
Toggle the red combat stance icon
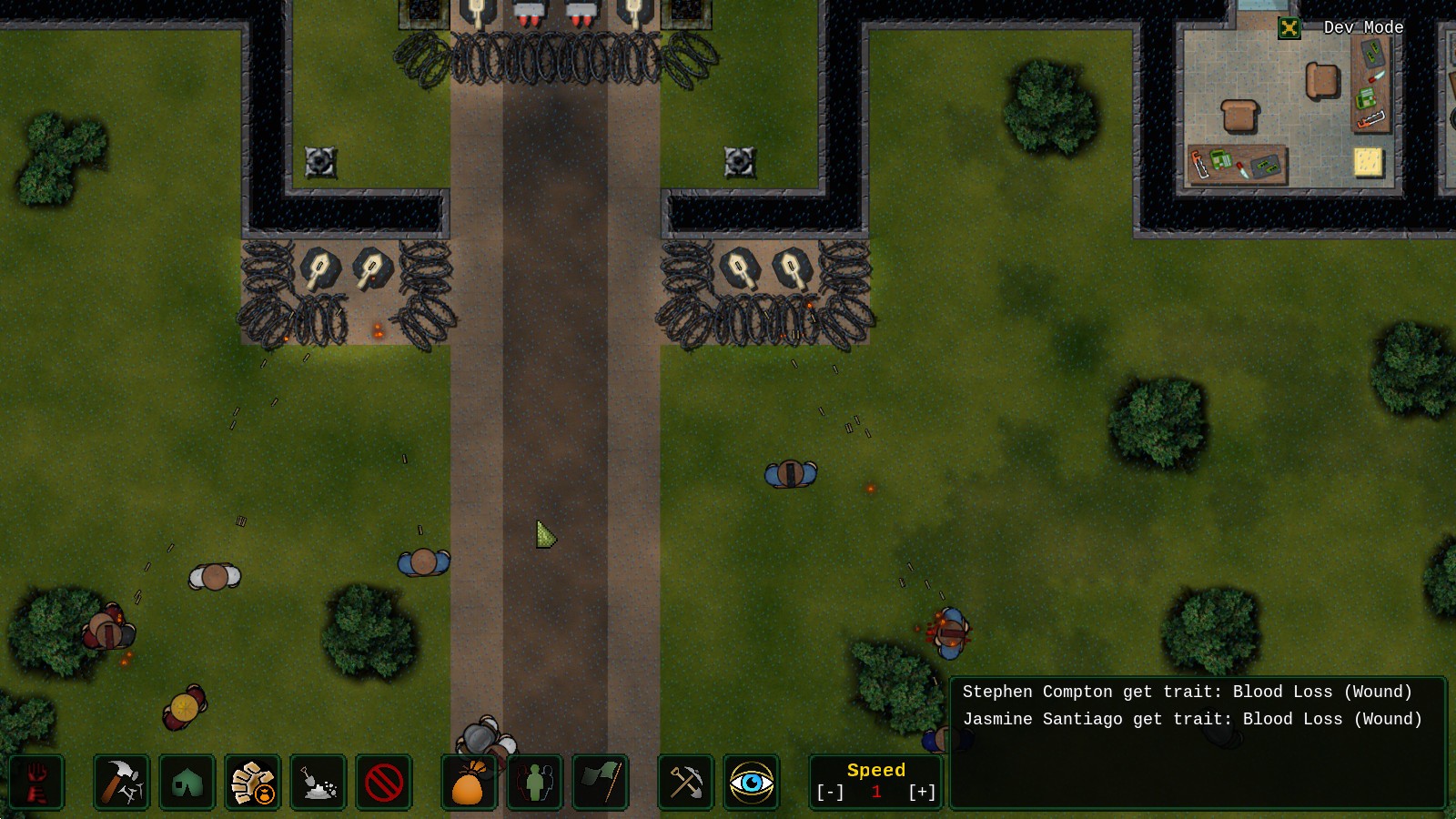37,781
